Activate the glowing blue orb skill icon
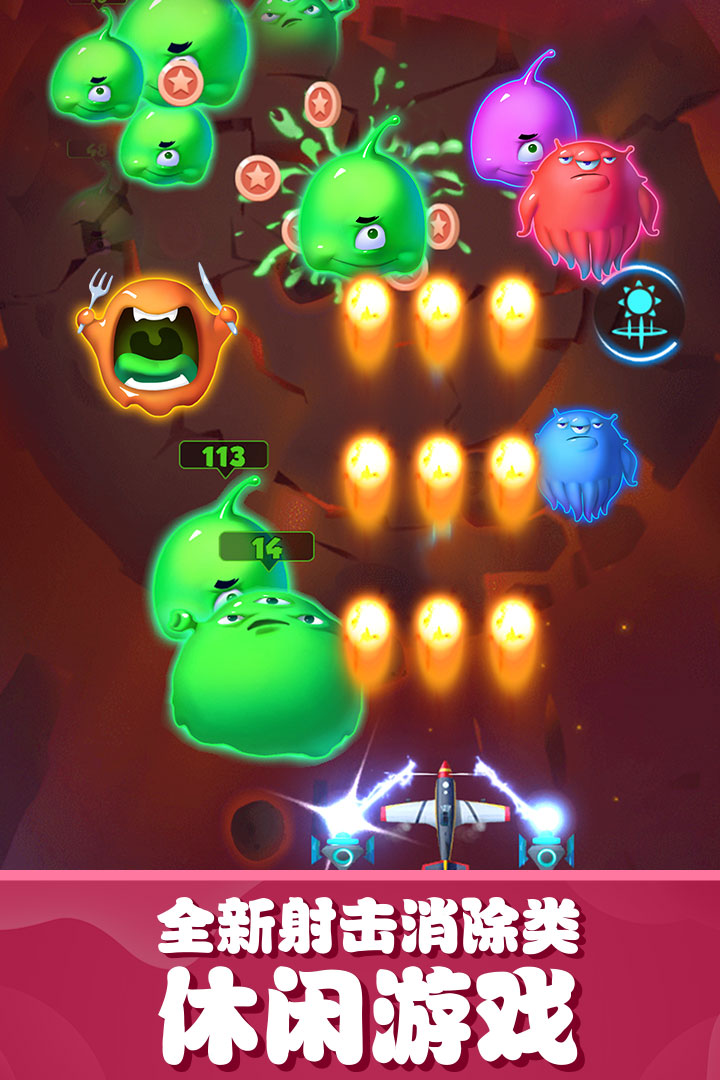 click(x=637, y=313)
